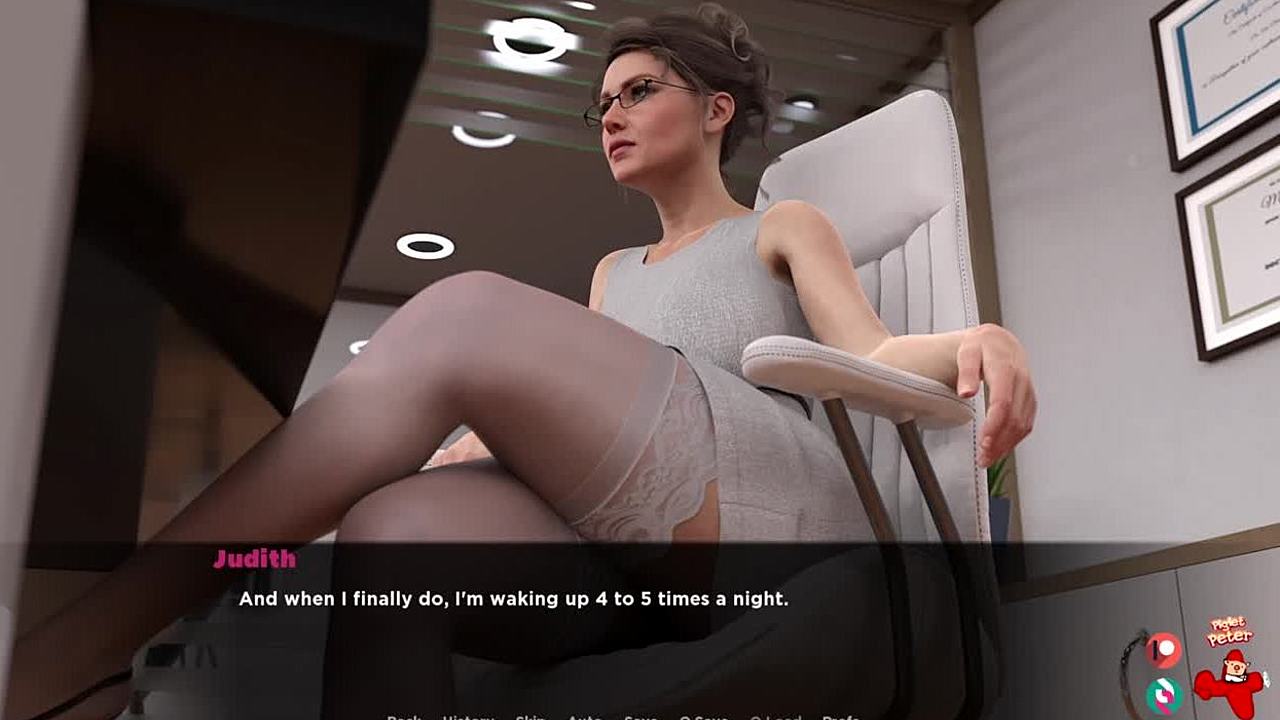Open the Prefs menu
1280x720 pixels.
tap(841, 716)
